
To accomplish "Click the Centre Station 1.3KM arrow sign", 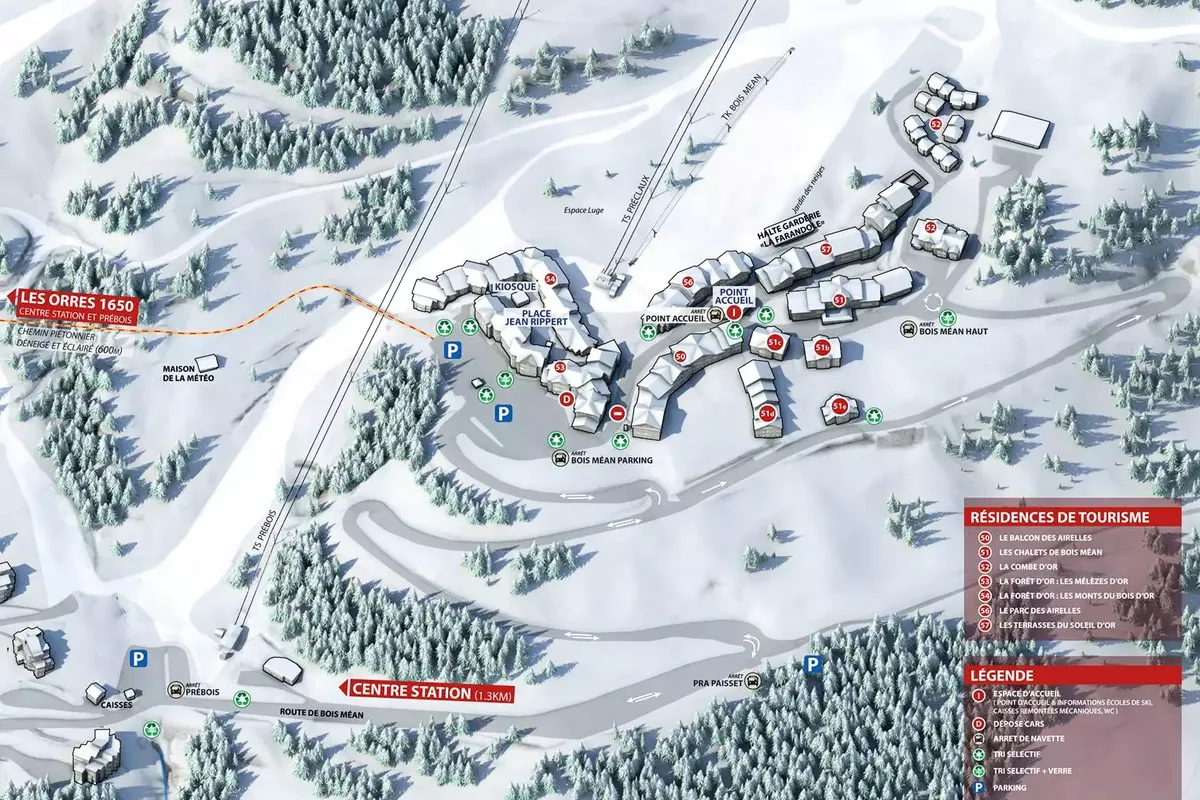I will (x=428, y=689).
